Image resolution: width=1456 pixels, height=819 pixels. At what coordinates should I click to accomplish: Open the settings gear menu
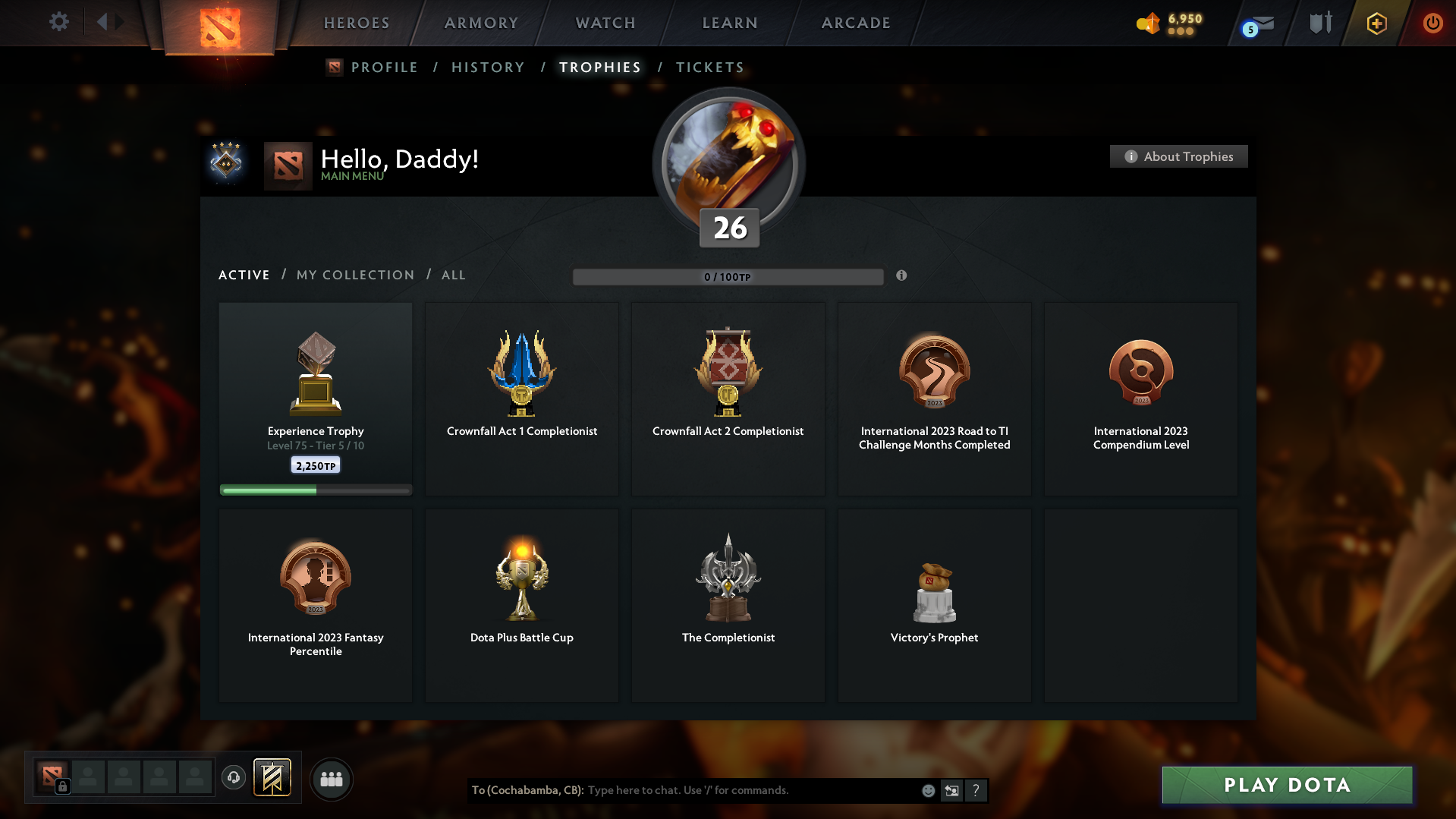tap(59, 22)
